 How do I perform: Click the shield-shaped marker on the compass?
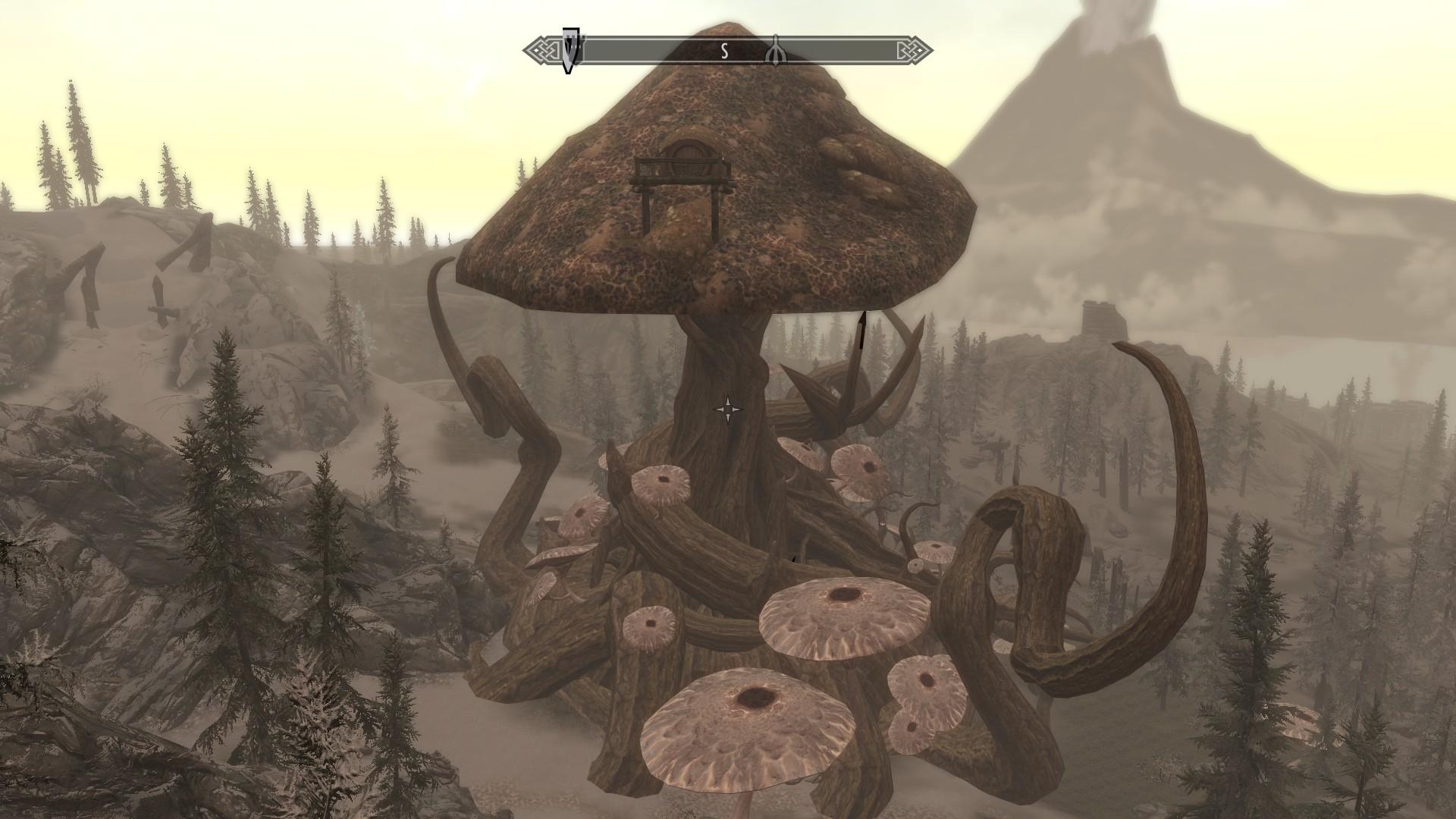tap(570, 50)
